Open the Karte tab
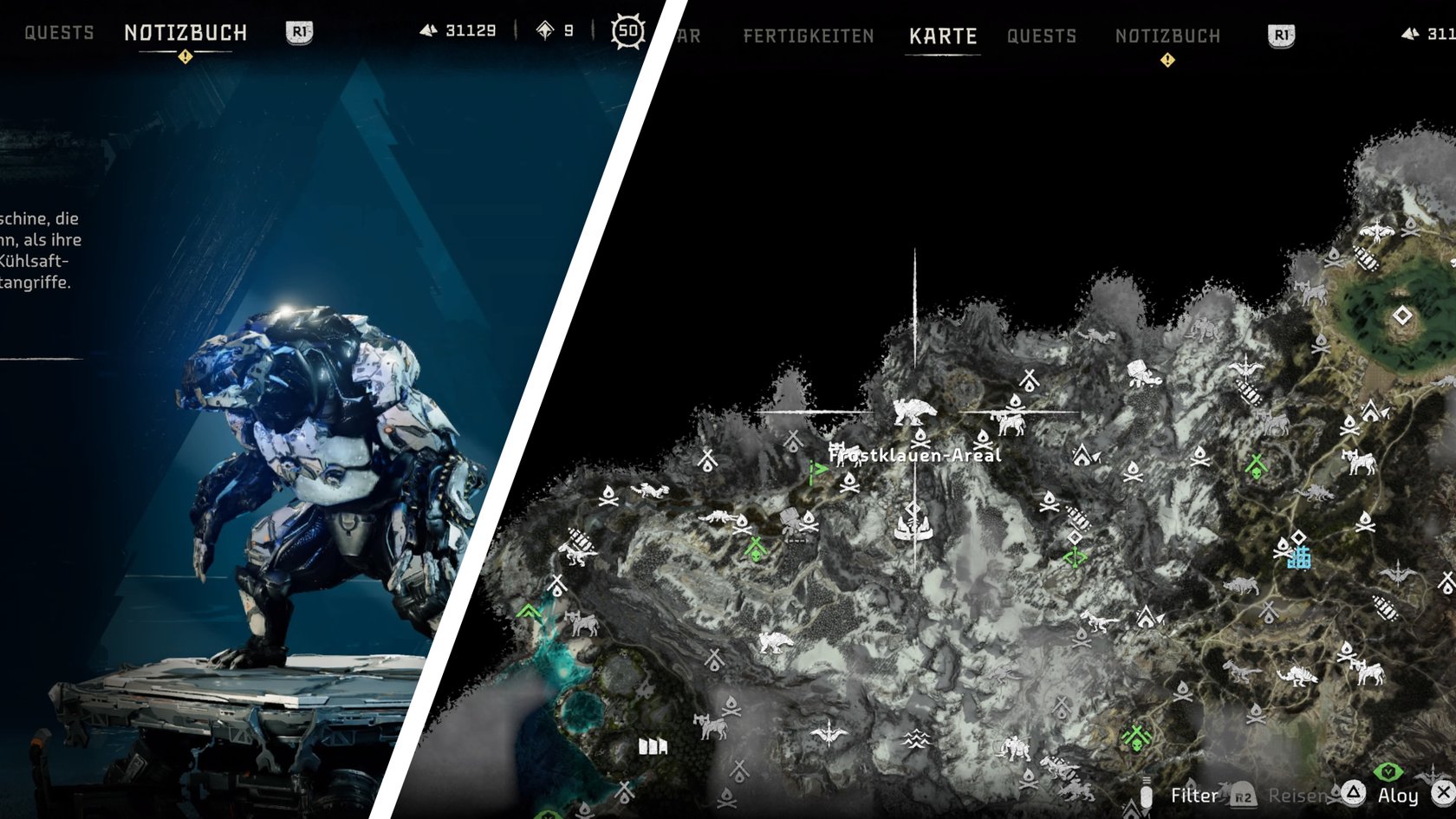Image resolution: width=1456 pixels, height=819 pixels. (943, 36)
